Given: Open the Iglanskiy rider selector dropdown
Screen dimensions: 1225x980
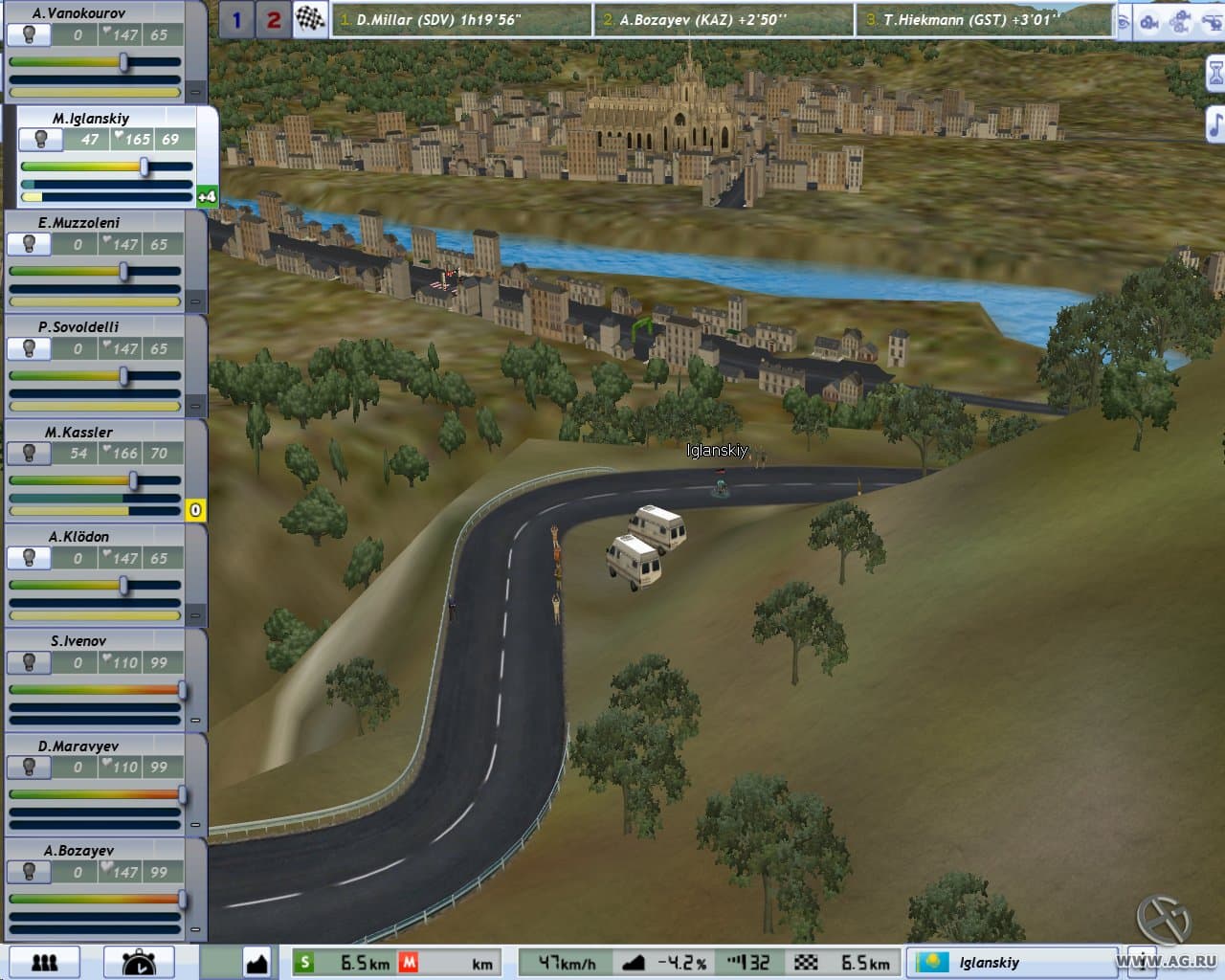Looking at the screenshot, I should point(1012,962).
